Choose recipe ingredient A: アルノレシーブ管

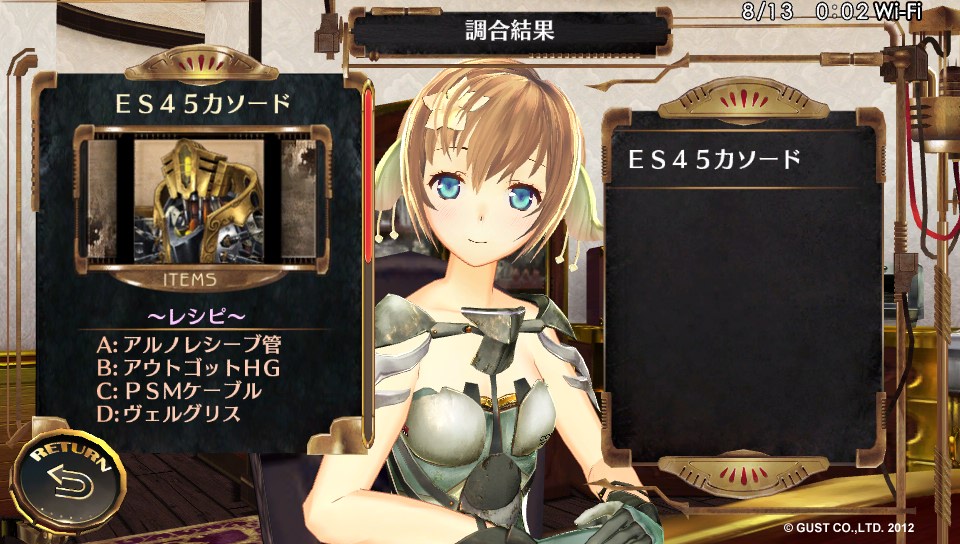point(188,344)
